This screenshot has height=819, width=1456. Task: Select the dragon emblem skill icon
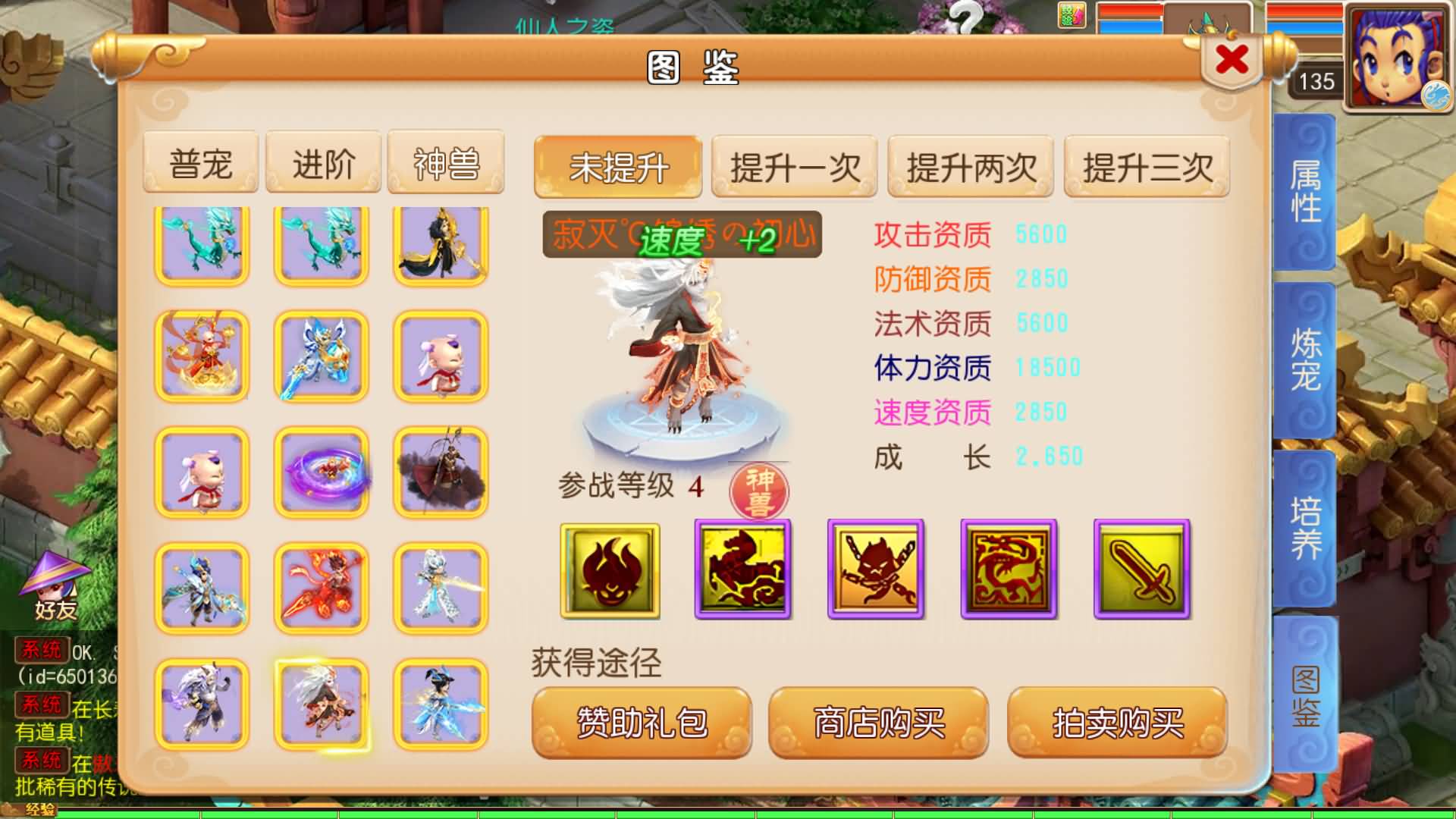tap(1009, 573)
